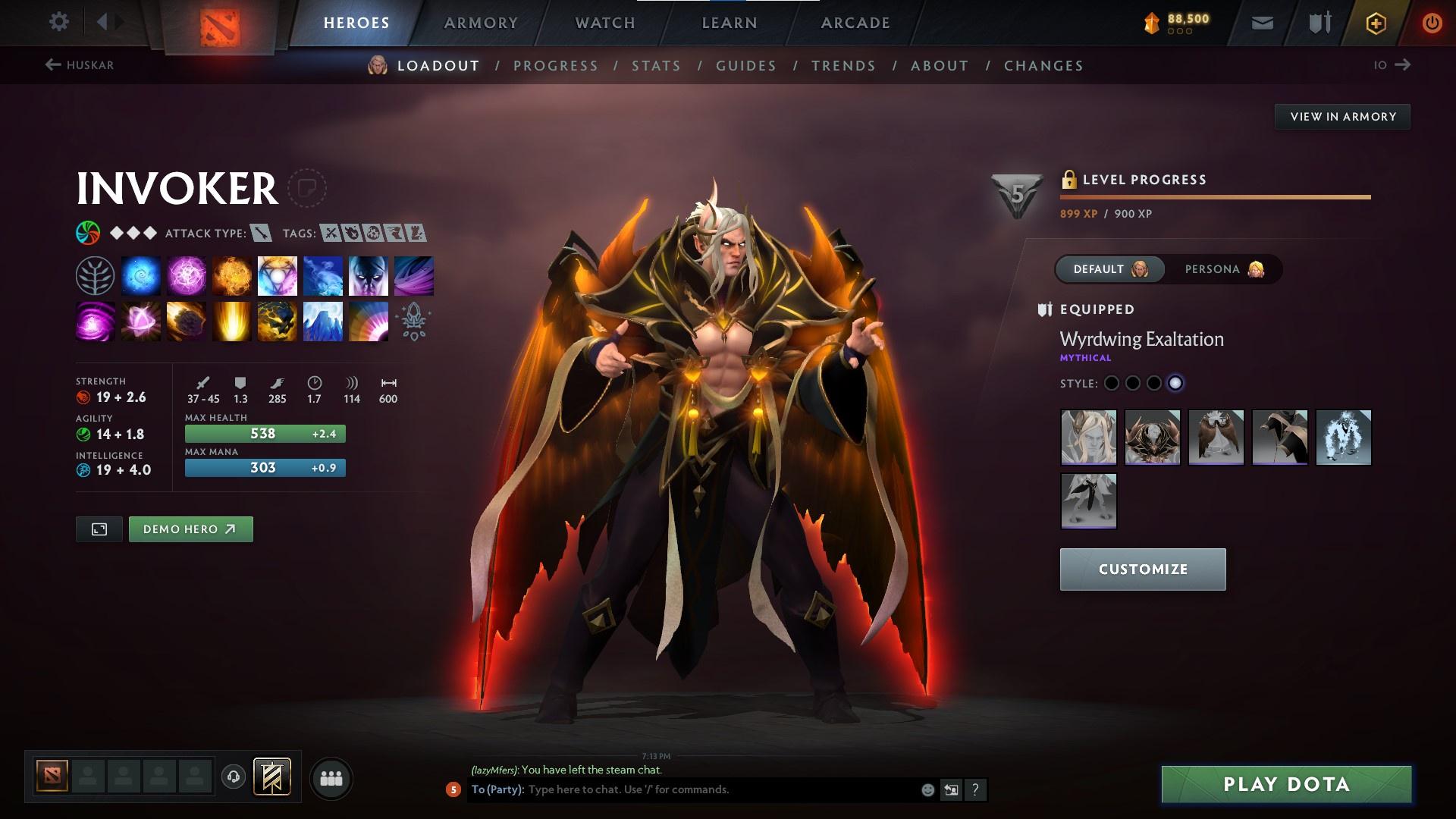1456x819 pixels.
Task: Toggle fullscreen hero model view
Action: (99, 529)
